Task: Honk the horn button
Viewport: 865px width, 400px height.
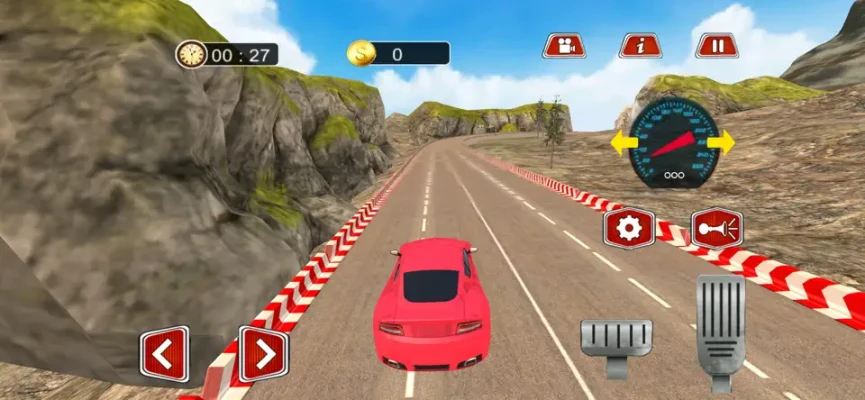Action: [717, 229]
